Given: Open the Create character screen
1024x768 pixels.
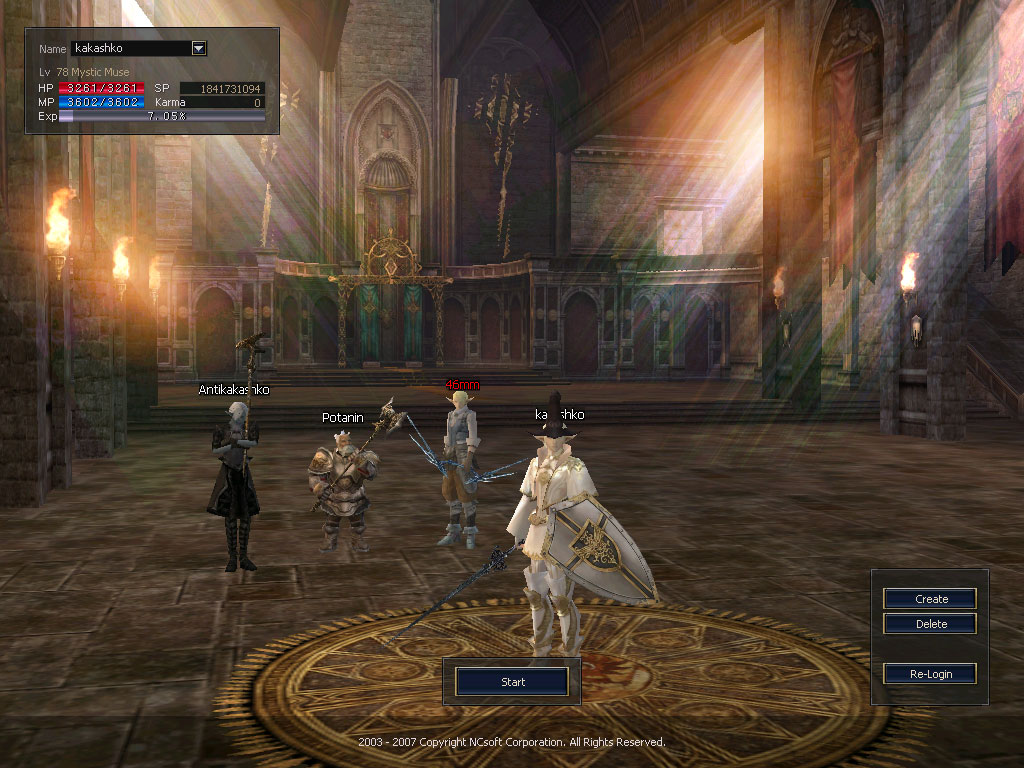Looking at the screenshot, I should tap(930, 599).
